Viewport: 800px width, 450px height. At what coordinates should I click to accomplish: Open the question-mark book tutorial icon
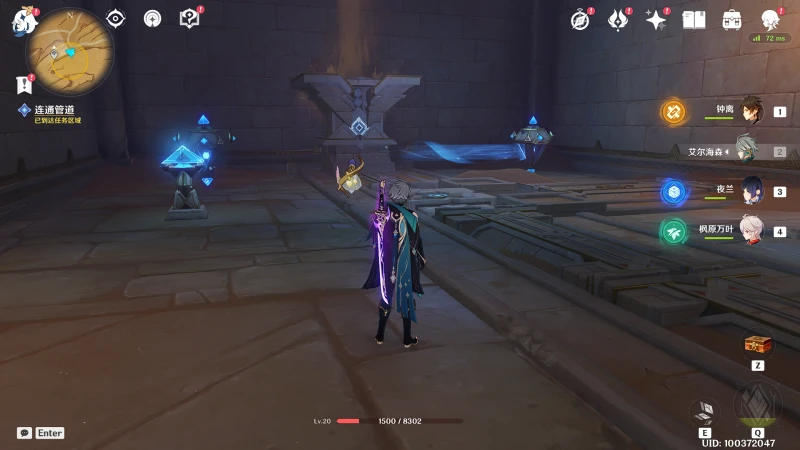click(189, 18)
